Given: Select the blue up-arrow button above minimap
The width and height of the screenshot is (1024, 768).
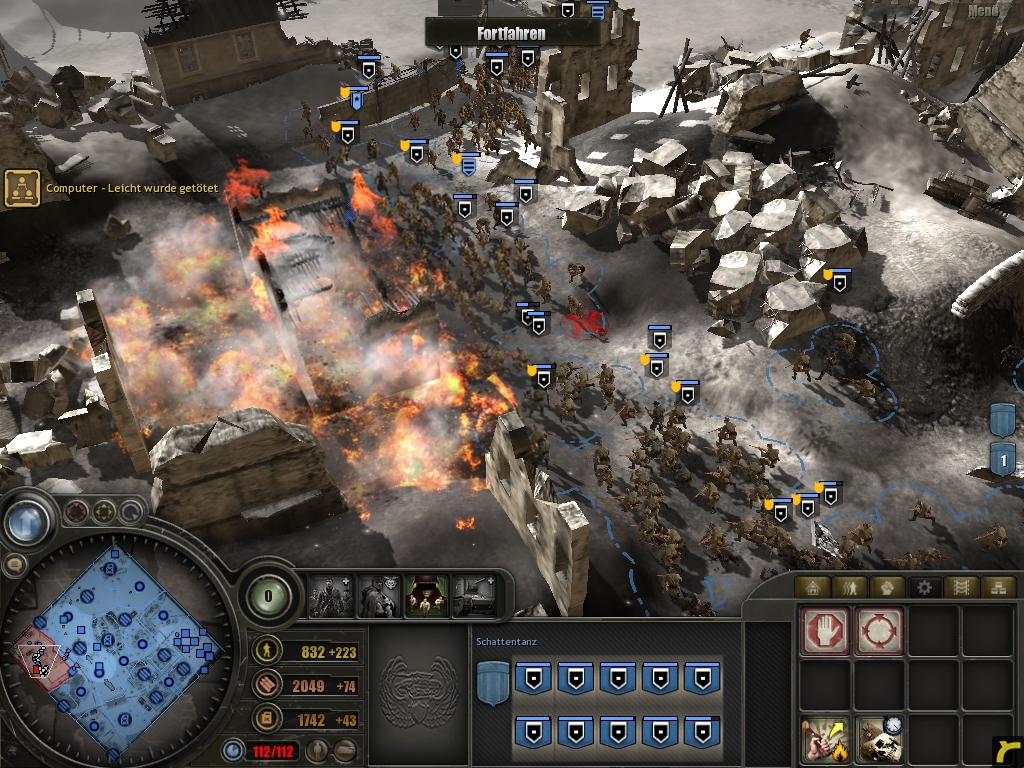Looking at the screenshot, I should click(27, 522).
